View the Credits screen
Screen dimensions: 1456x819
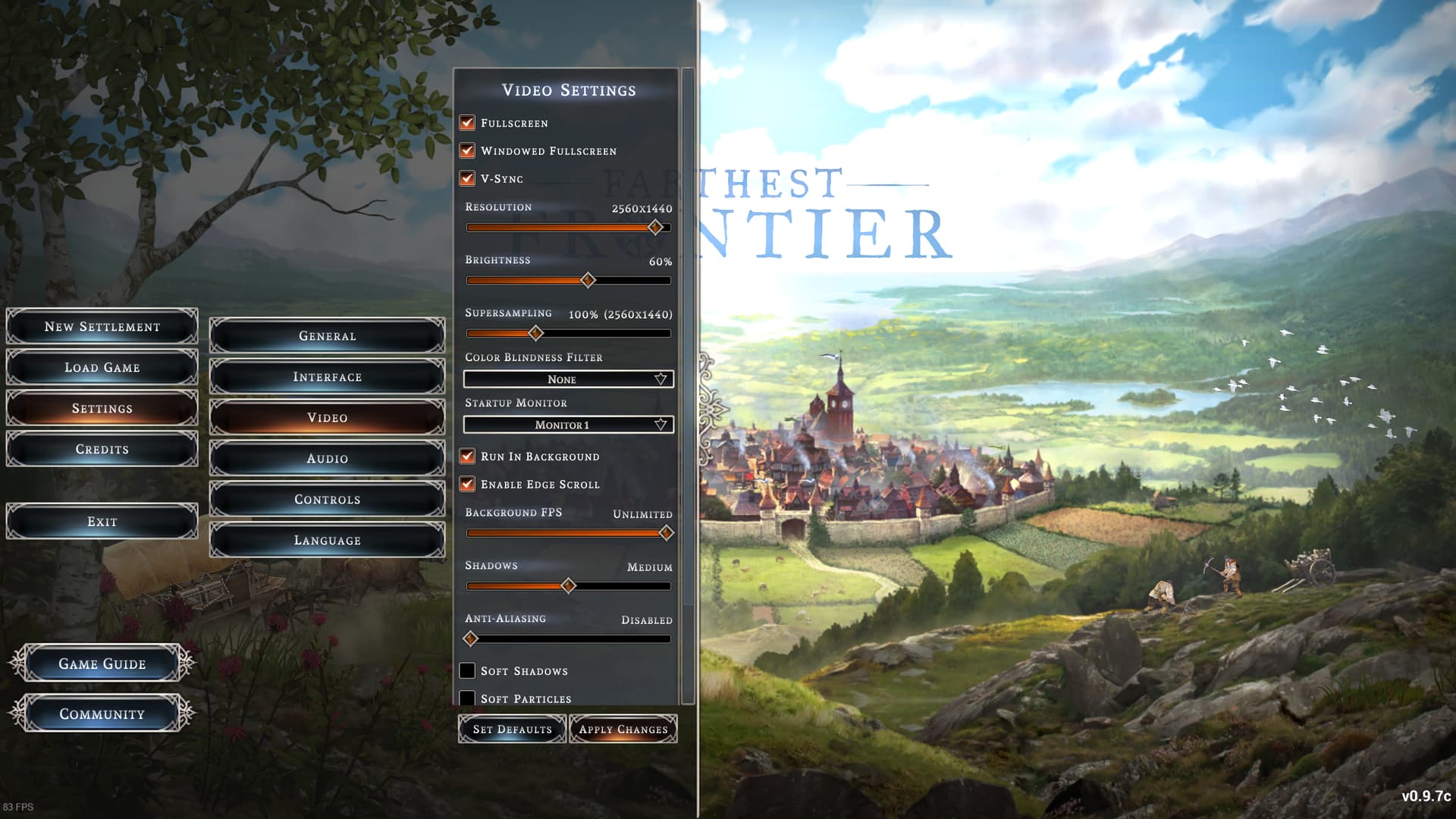[102, 450]
